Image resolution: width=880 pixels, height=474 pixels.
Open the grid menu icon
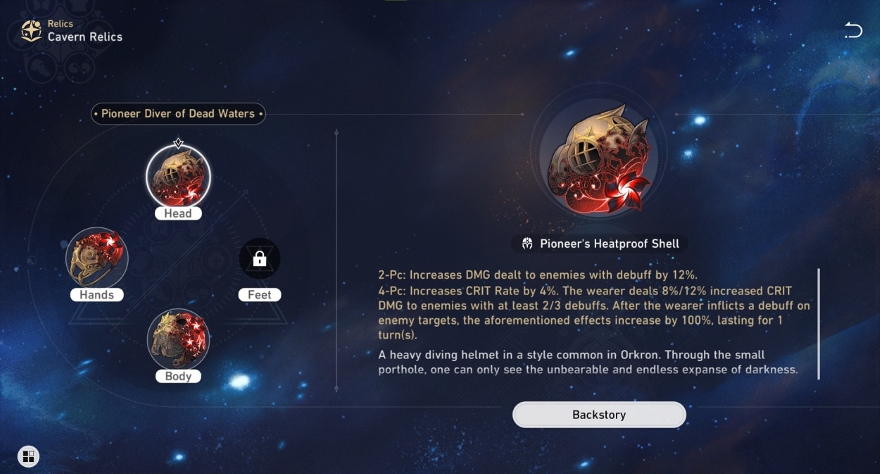point(28,457)
